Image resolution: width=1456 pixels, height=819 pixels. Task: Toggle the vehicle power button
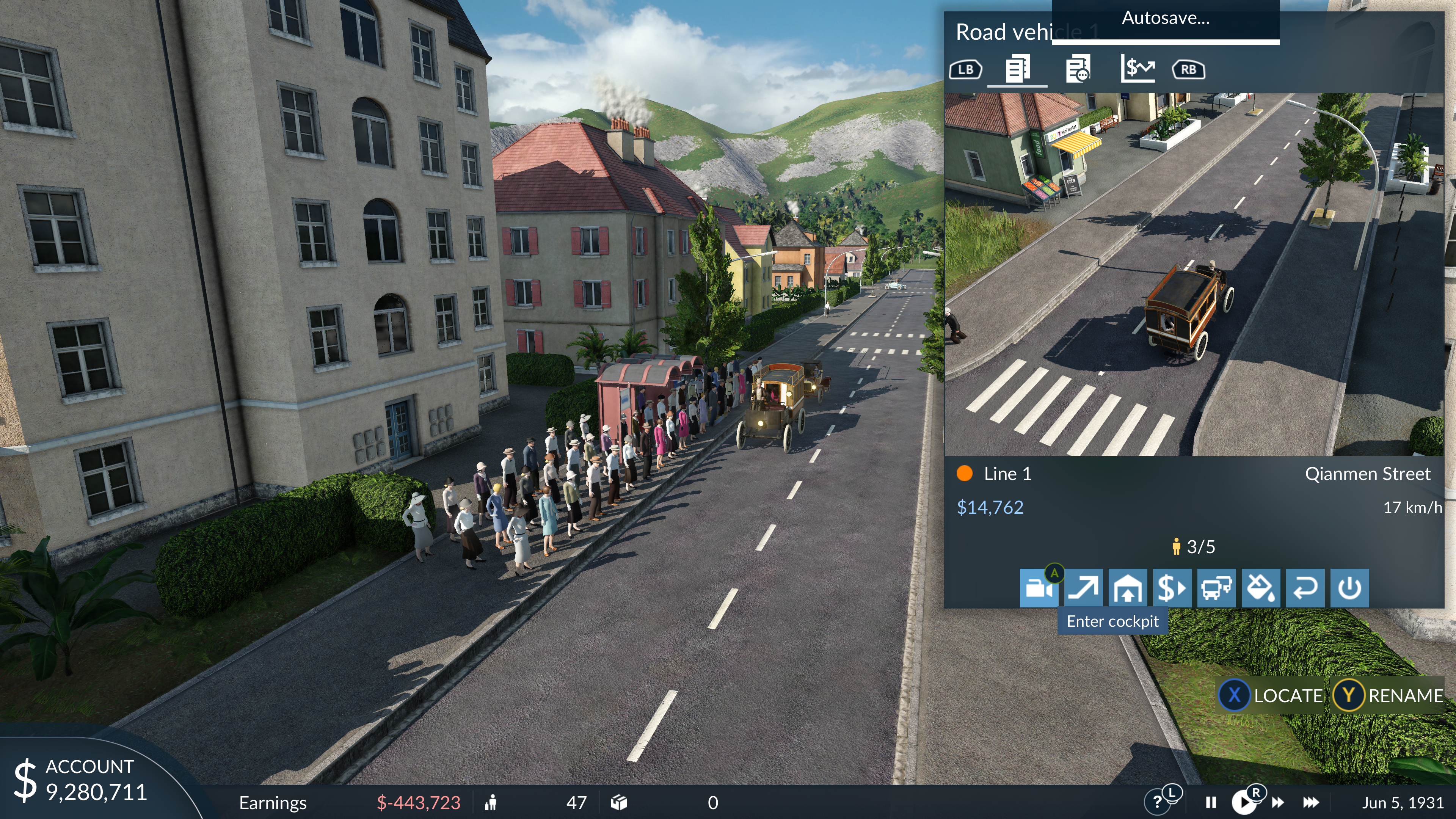[x=1349, y=588]
